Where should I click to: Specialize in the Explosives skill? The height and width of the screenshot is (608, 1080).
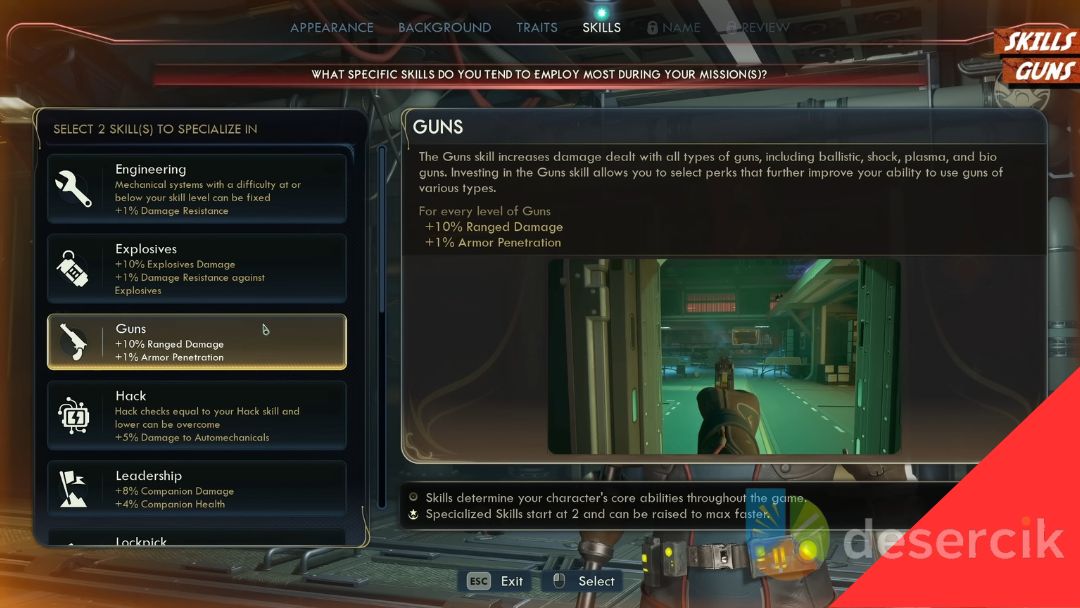(197, 268)
